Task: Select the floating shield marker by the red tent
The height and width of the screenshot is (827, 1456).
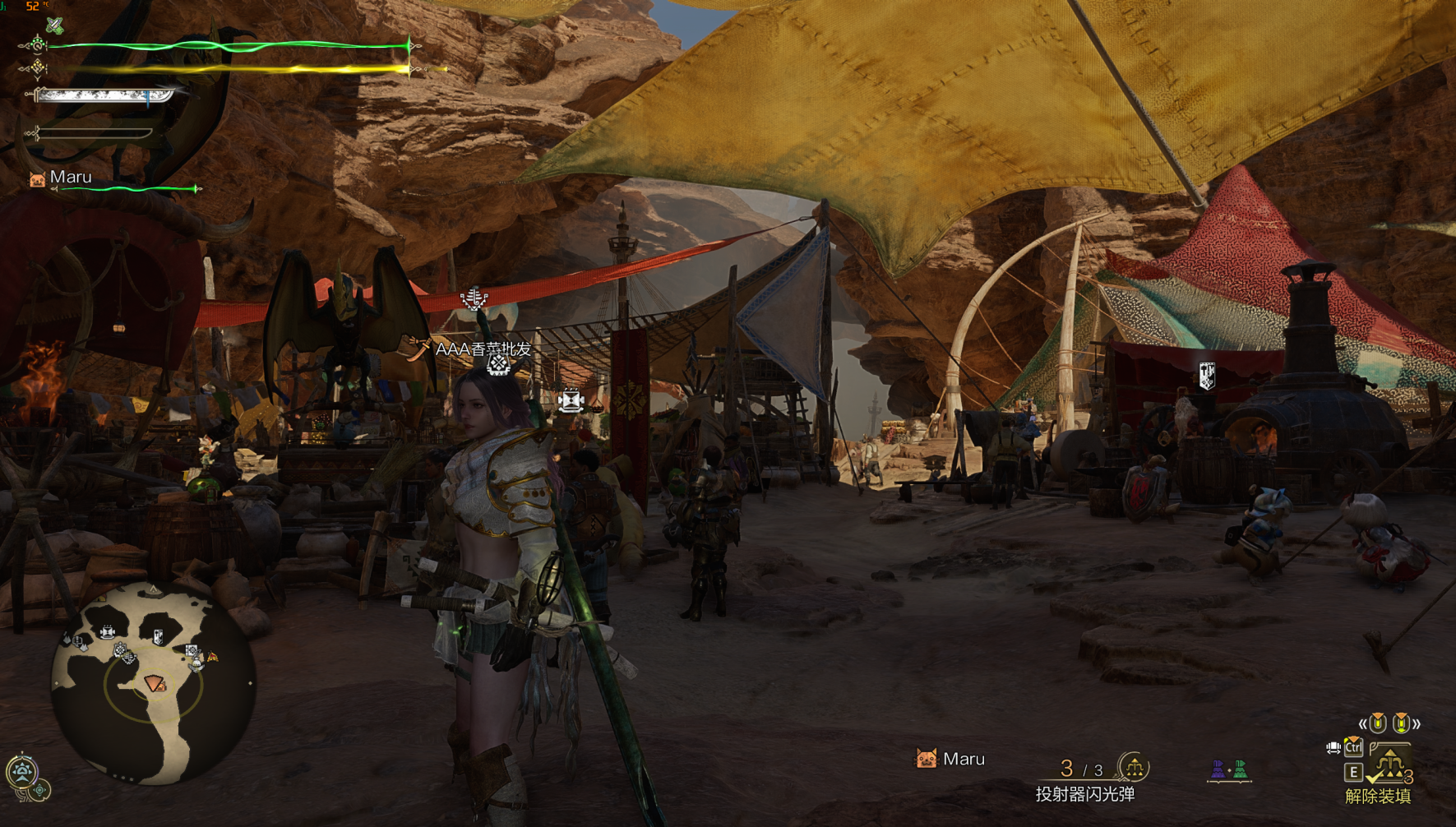Action: 1207,375
